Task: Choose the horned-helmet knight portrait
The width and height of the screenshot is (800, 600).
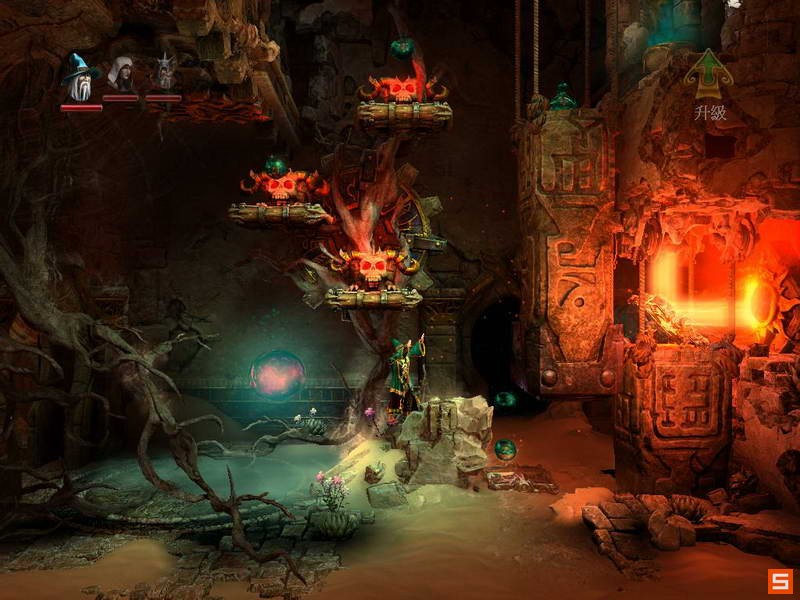Action: coord(163,74)
